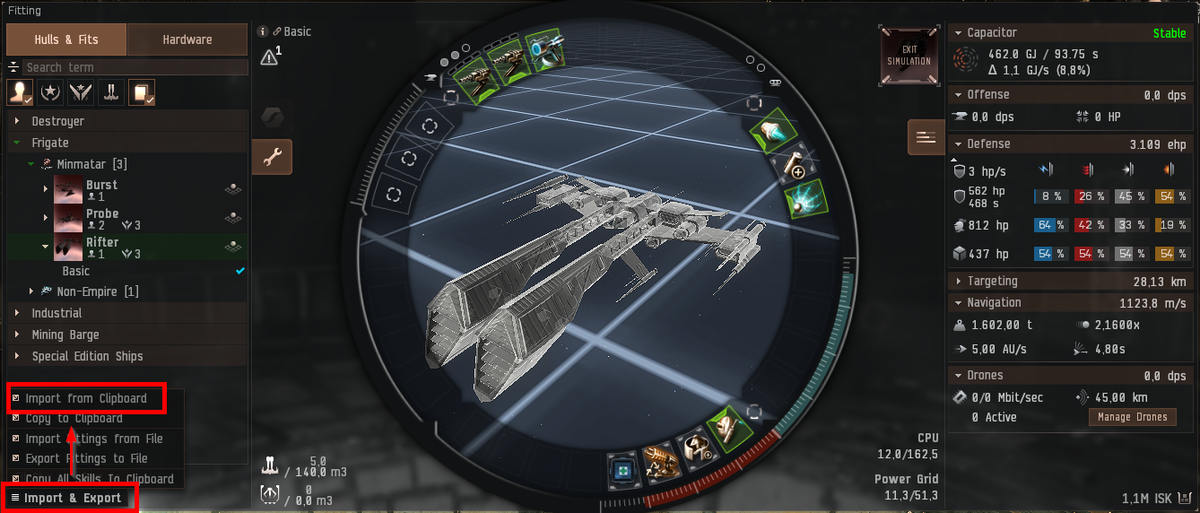This screenshot has height=513, width=1200.
Task: Expand the Industrial ship group
Action: pos(57,313)
